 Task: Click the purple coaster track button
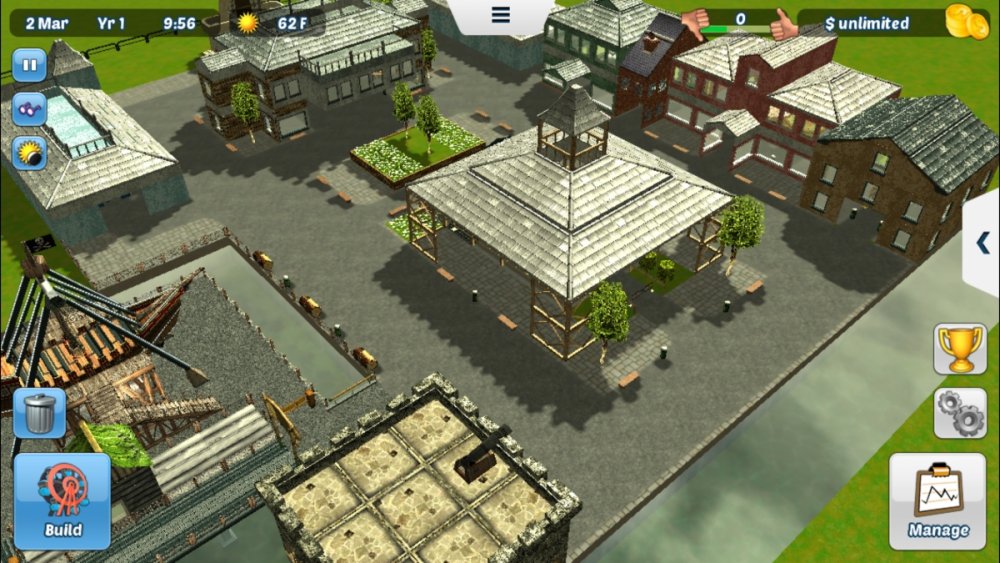coord(30,109)
